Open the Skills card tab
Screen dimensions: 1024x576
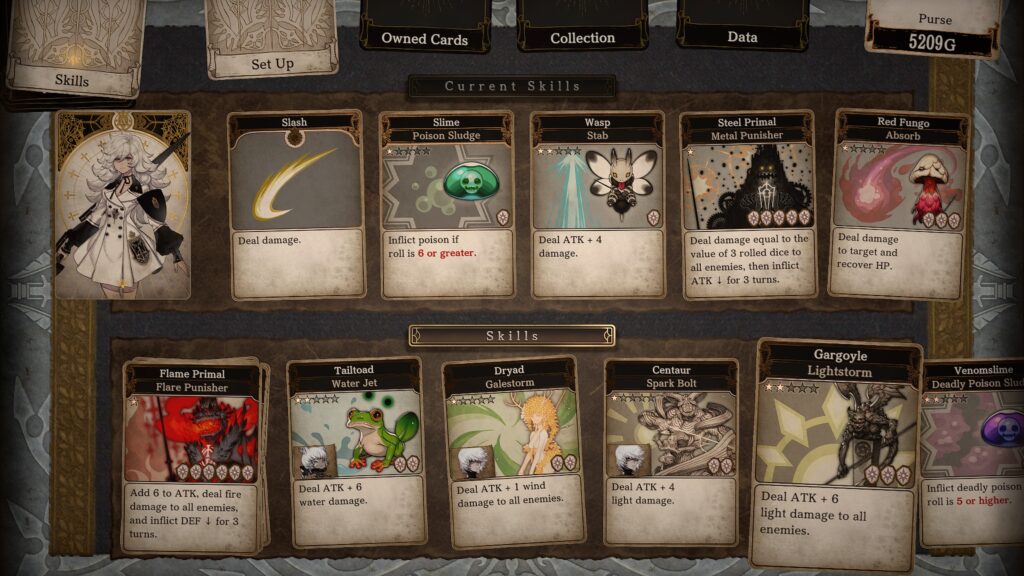[x=72, y=50]
